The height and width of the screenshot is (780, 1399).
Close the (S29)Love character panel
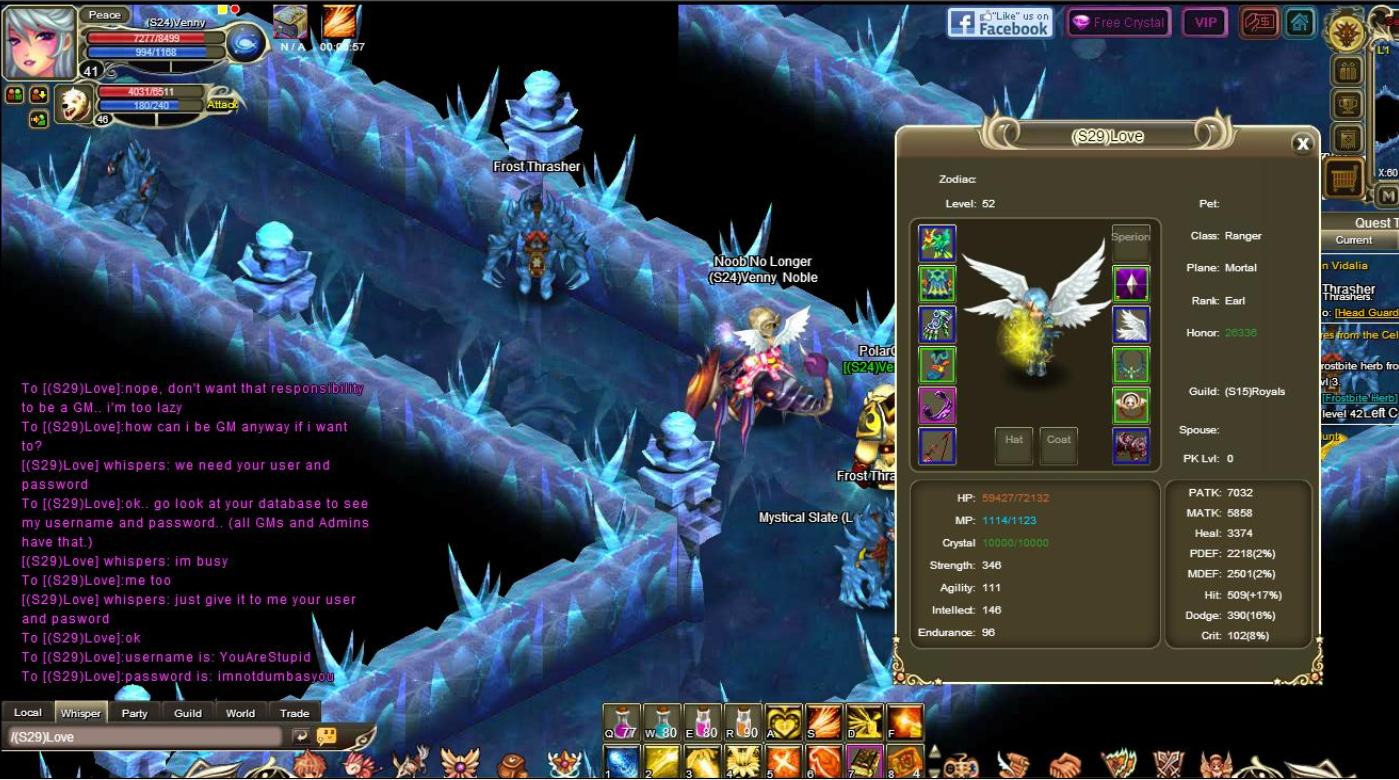click(1302, 144)
